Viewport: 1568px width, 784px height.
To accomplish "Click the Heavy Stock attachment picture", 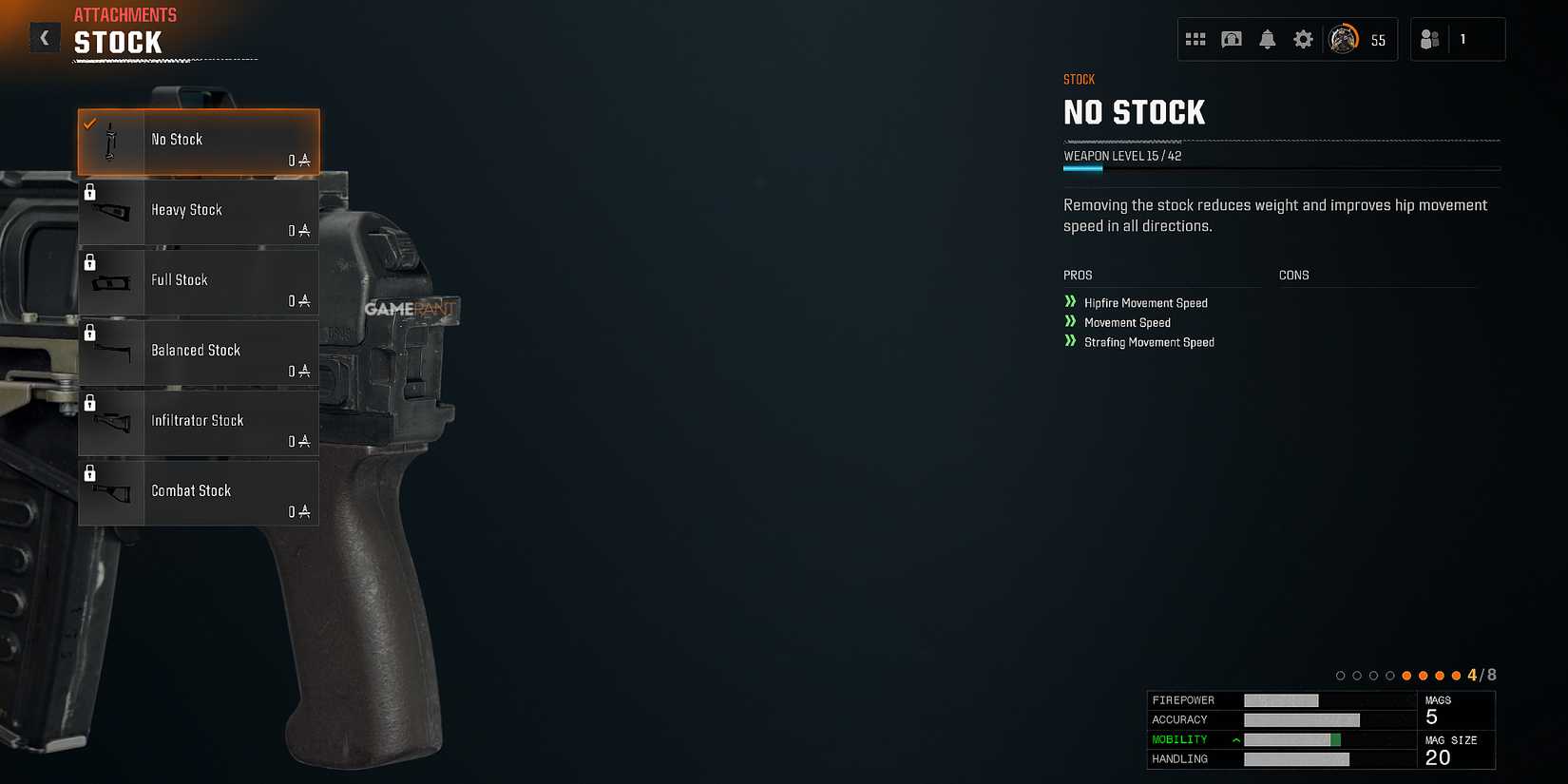I will pos(110,211).
